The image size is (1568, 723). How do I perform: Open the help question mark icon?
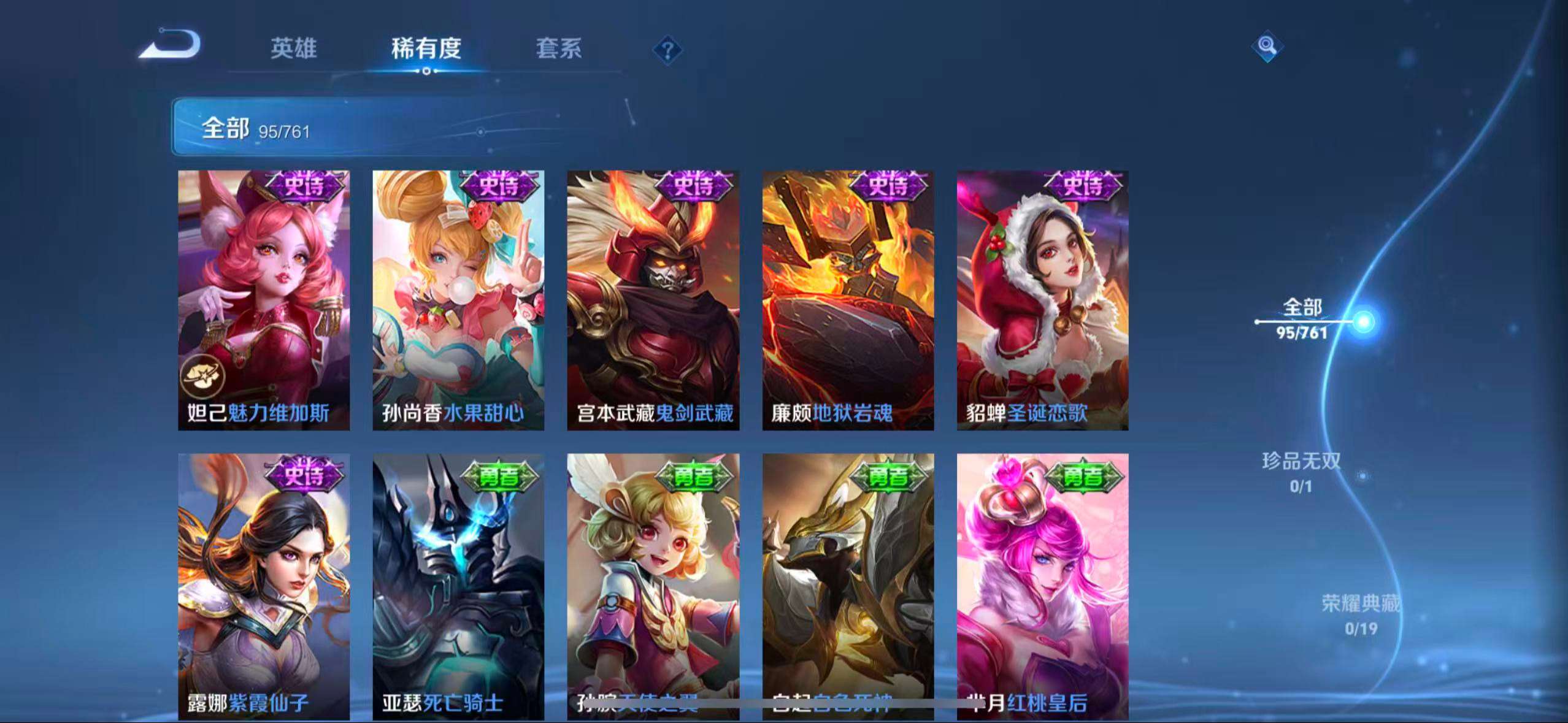[669, 52]
